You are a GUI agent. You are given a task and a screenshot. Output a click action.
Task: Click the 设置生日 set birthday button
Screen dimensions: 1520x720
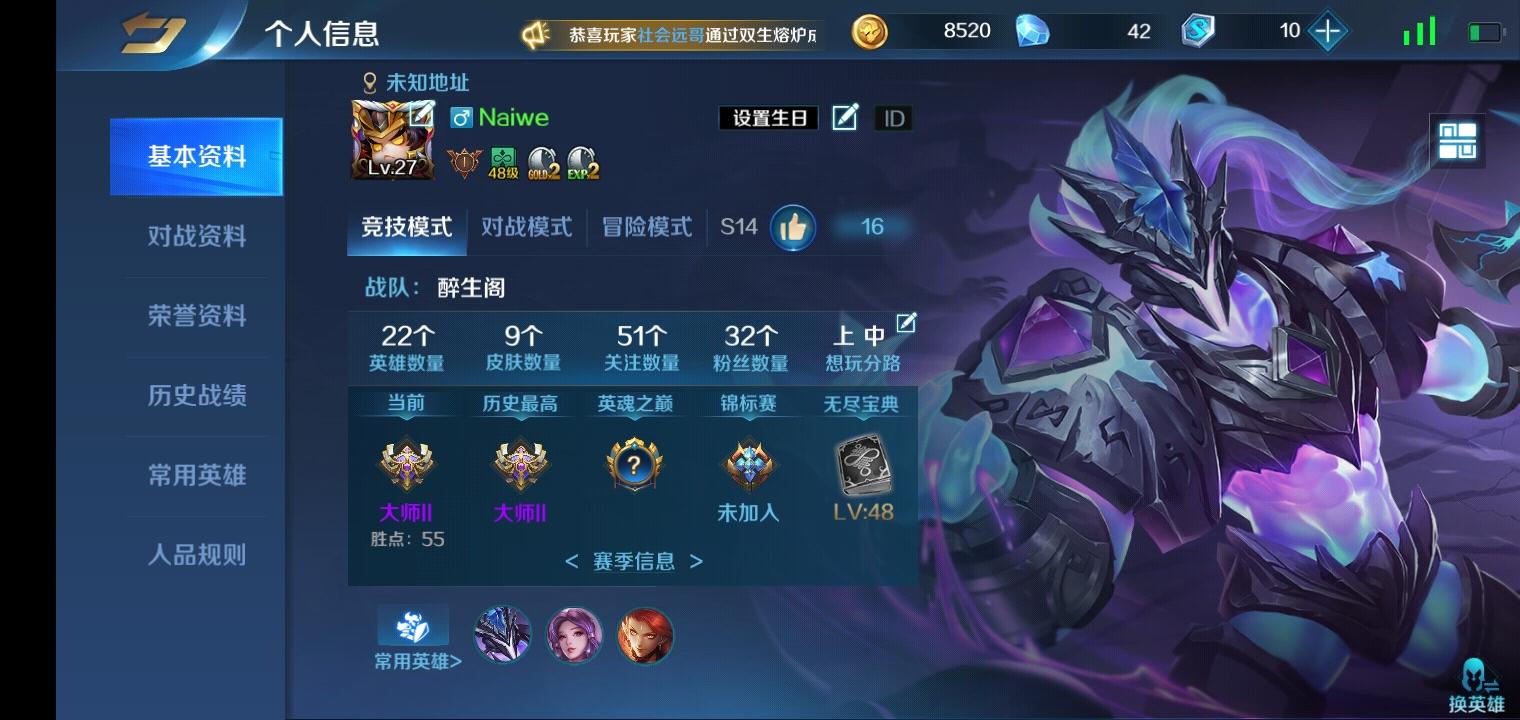[768, 117]
